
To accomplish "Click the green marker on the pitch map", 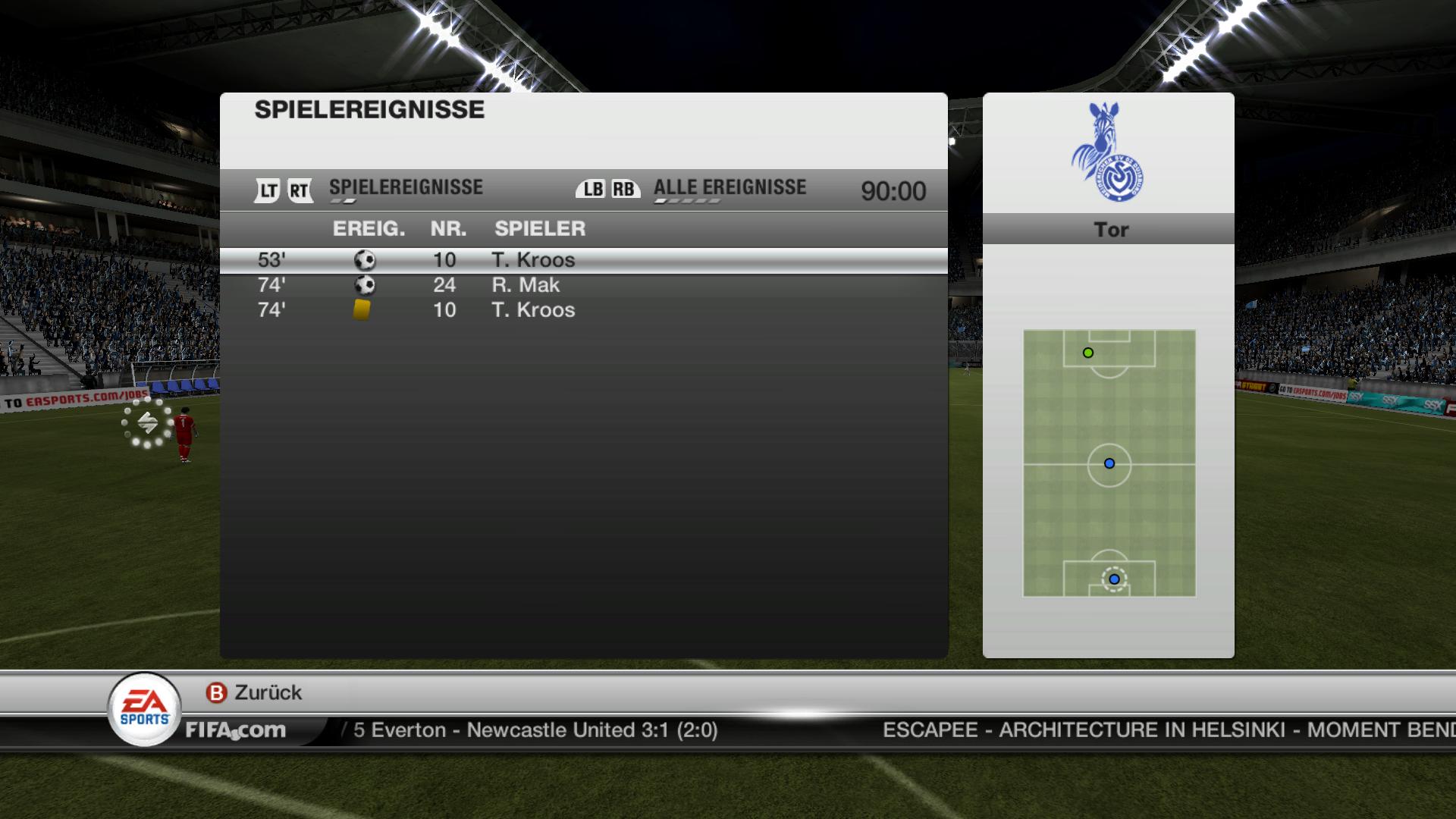I will [x=1088, y=353].
